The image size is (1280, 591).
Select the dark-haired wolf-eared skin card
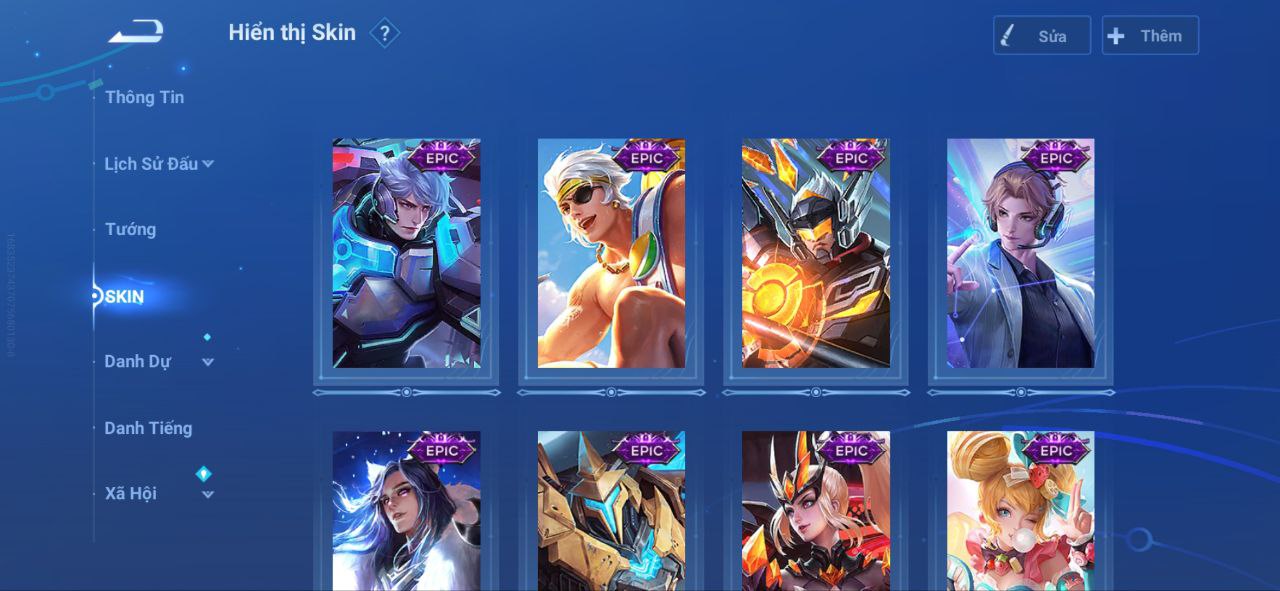tap(406, 512)
